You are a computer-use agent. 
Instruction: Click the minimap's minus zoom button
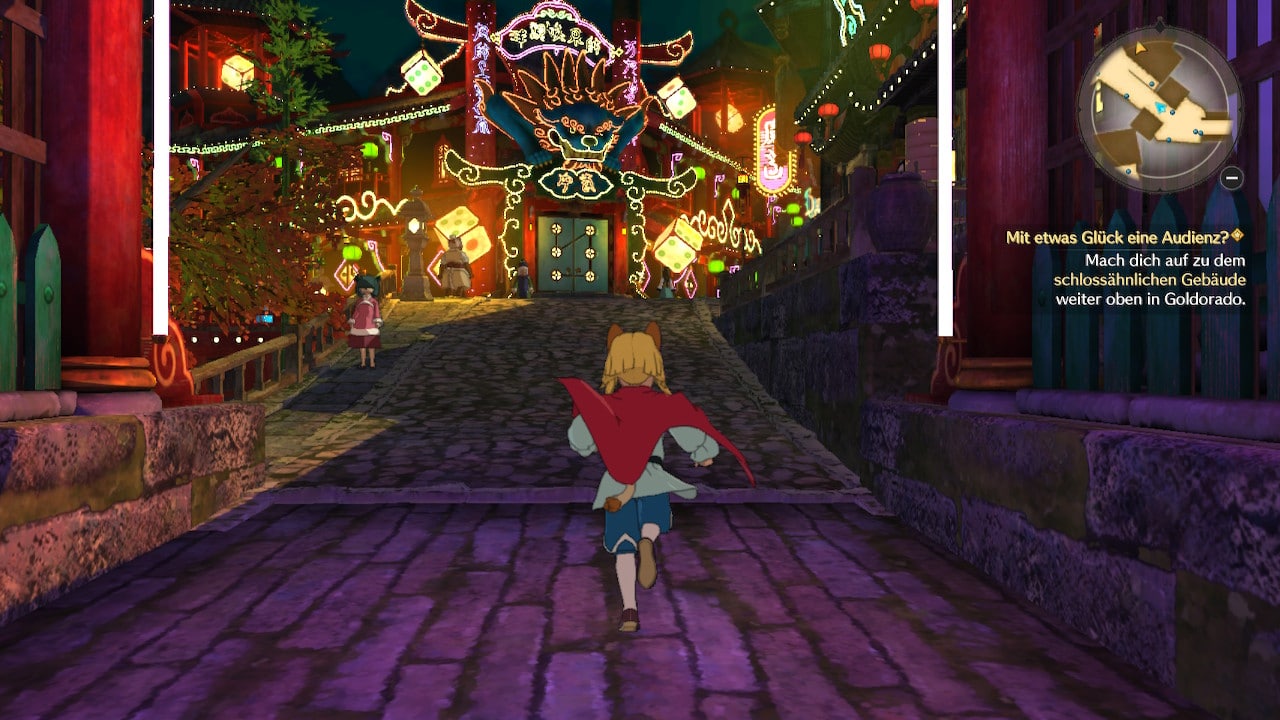coord(1232,178)
